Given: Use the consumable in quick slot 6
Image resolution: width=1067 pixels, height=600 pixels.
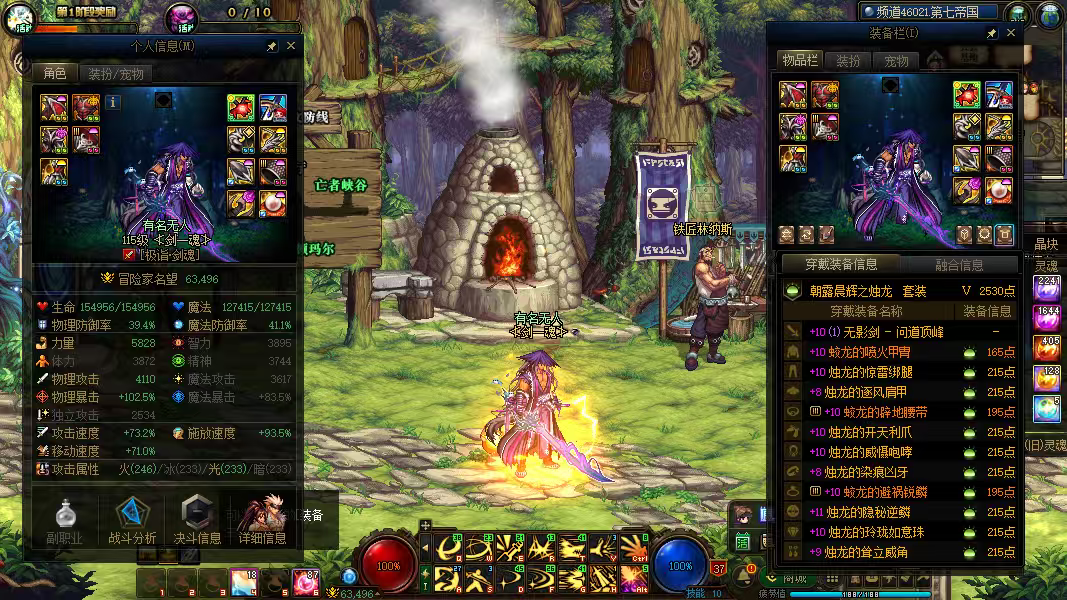Looking at the screenshot, I should [307, 582].
